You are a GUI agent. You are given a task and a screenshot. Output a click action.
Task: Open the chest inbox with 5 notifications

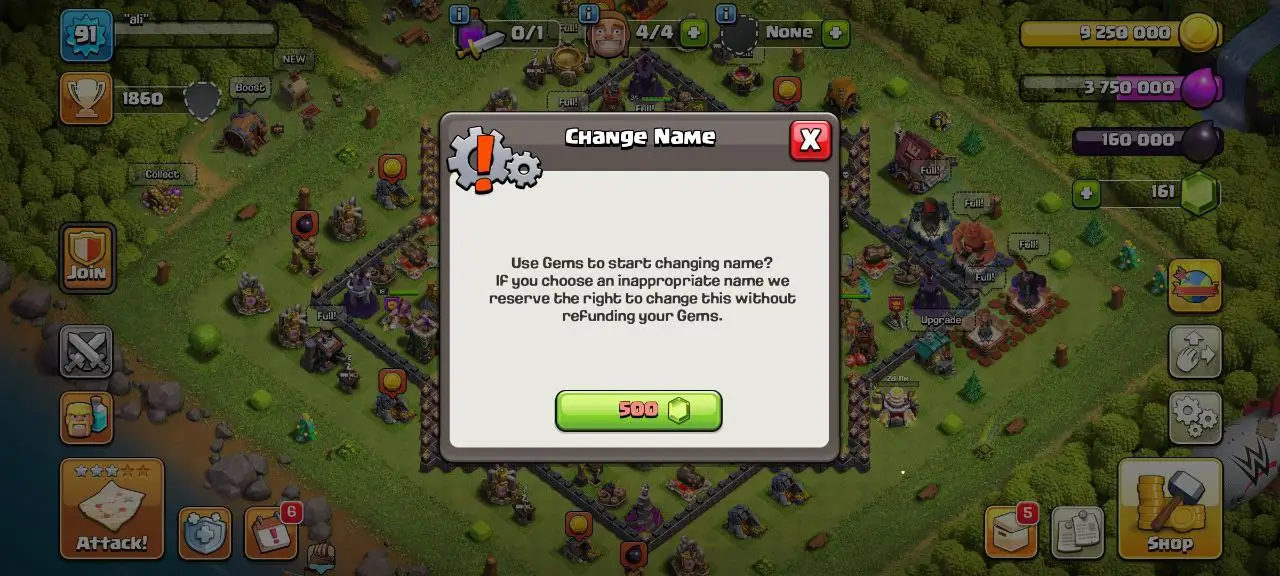pyautogui.click(x=1010, y=531)
